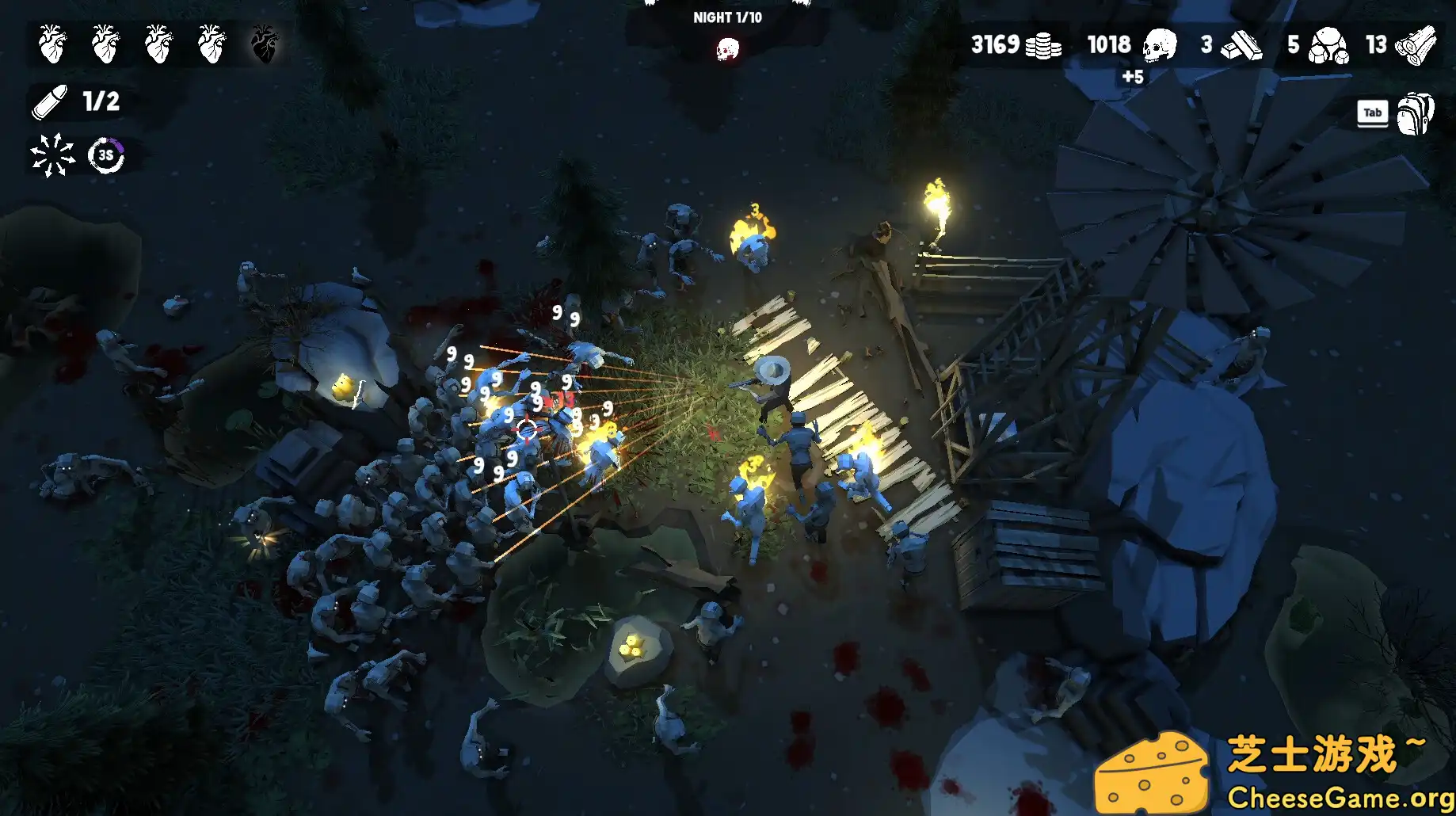
Task: Click the skull kill counter icon
Action: coord(1159,45)
